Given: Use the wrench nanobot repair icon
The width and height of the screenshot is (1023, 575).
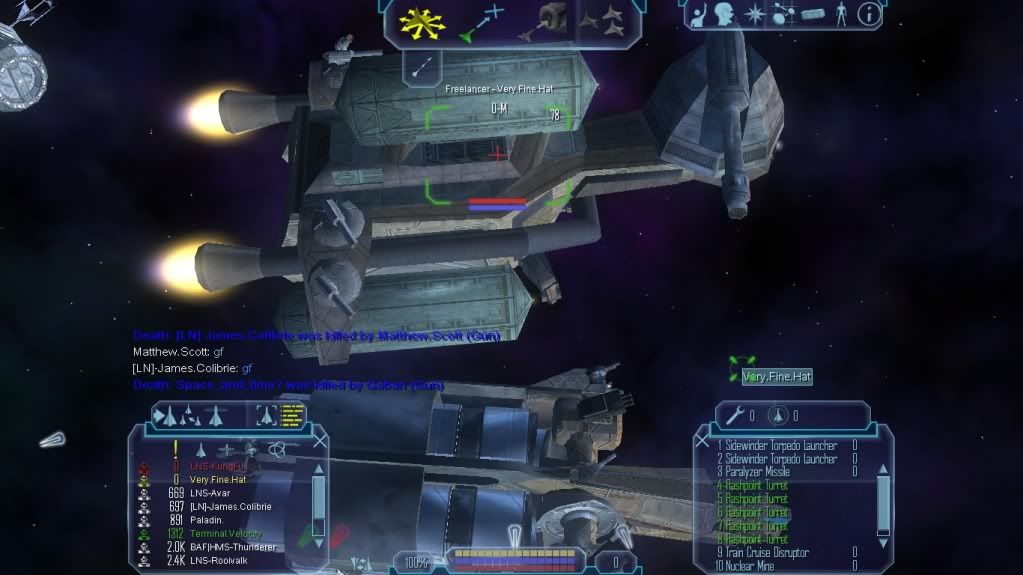Looking at the screenshot, I should click(735, 415).
